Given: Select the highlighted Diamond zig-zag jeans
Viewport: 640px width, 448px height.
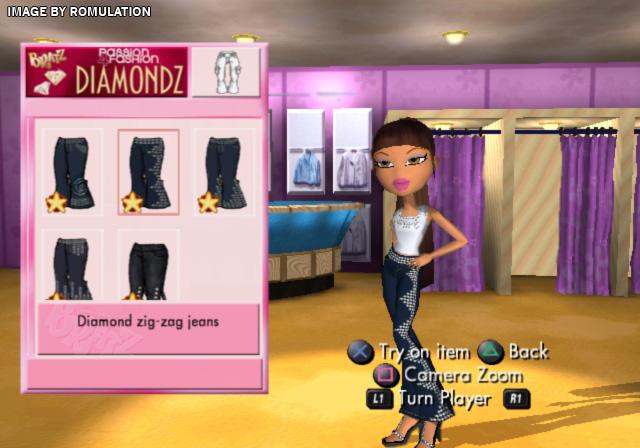Looking at the screenshot, I should click(148, 171).
